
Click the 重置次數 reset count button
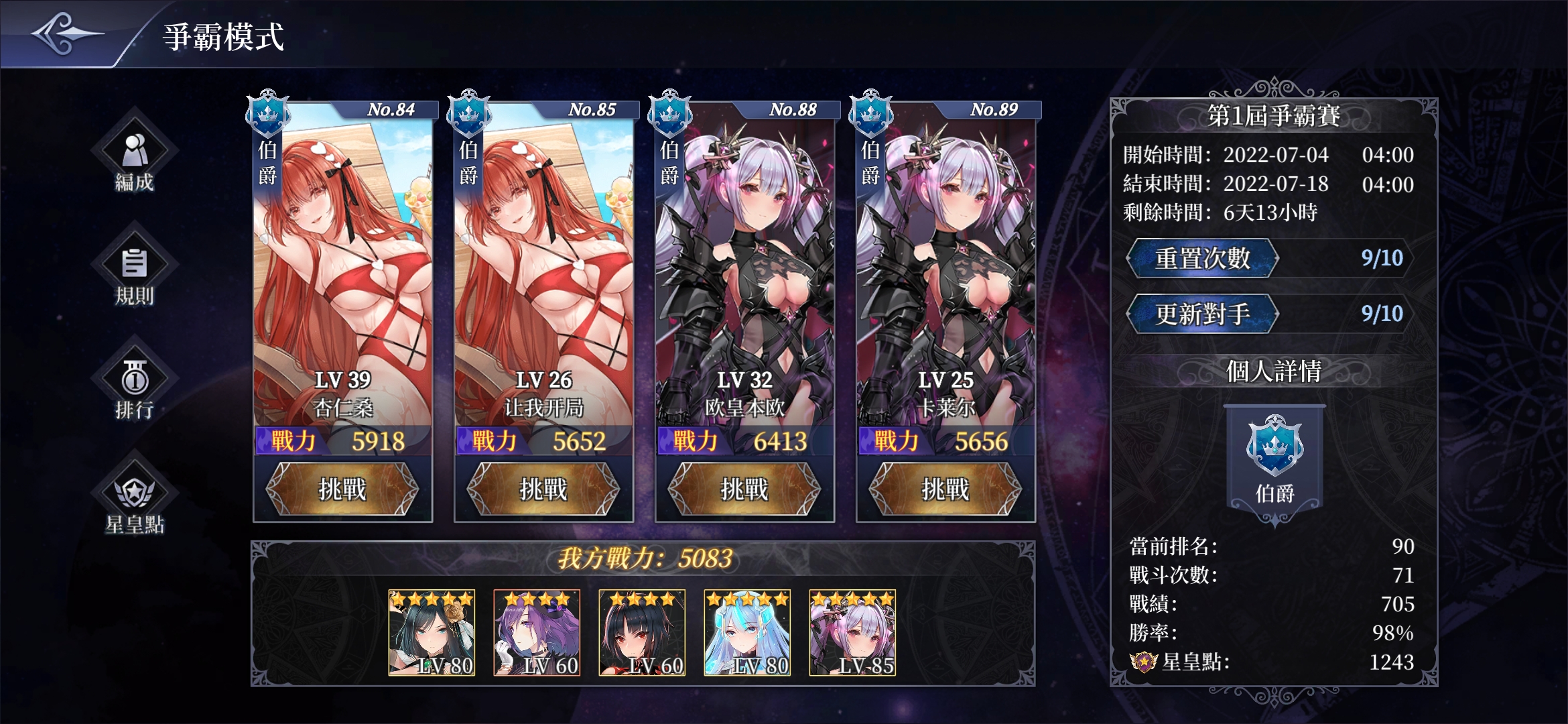1203,258
